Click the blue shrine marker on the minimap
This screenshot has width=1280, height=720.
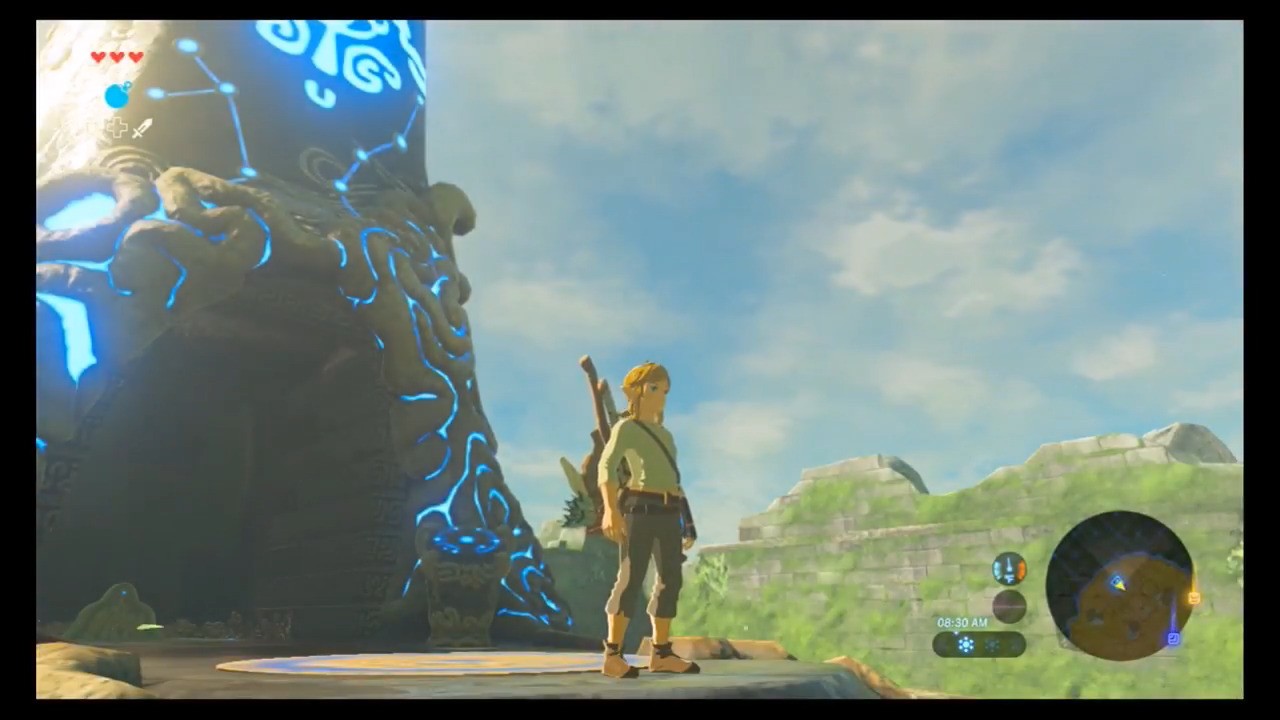point(1173,638)
